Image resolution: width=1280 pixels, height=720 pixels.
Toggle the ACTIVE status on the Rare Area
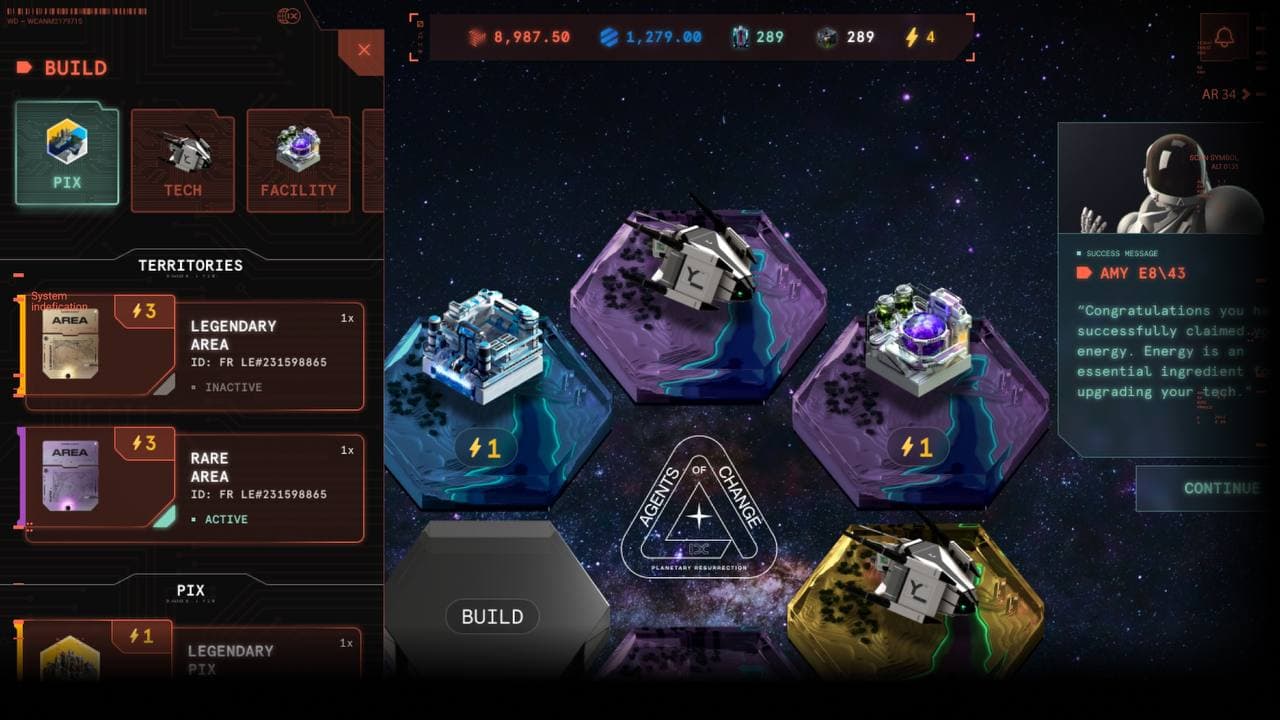pos(226,519)
